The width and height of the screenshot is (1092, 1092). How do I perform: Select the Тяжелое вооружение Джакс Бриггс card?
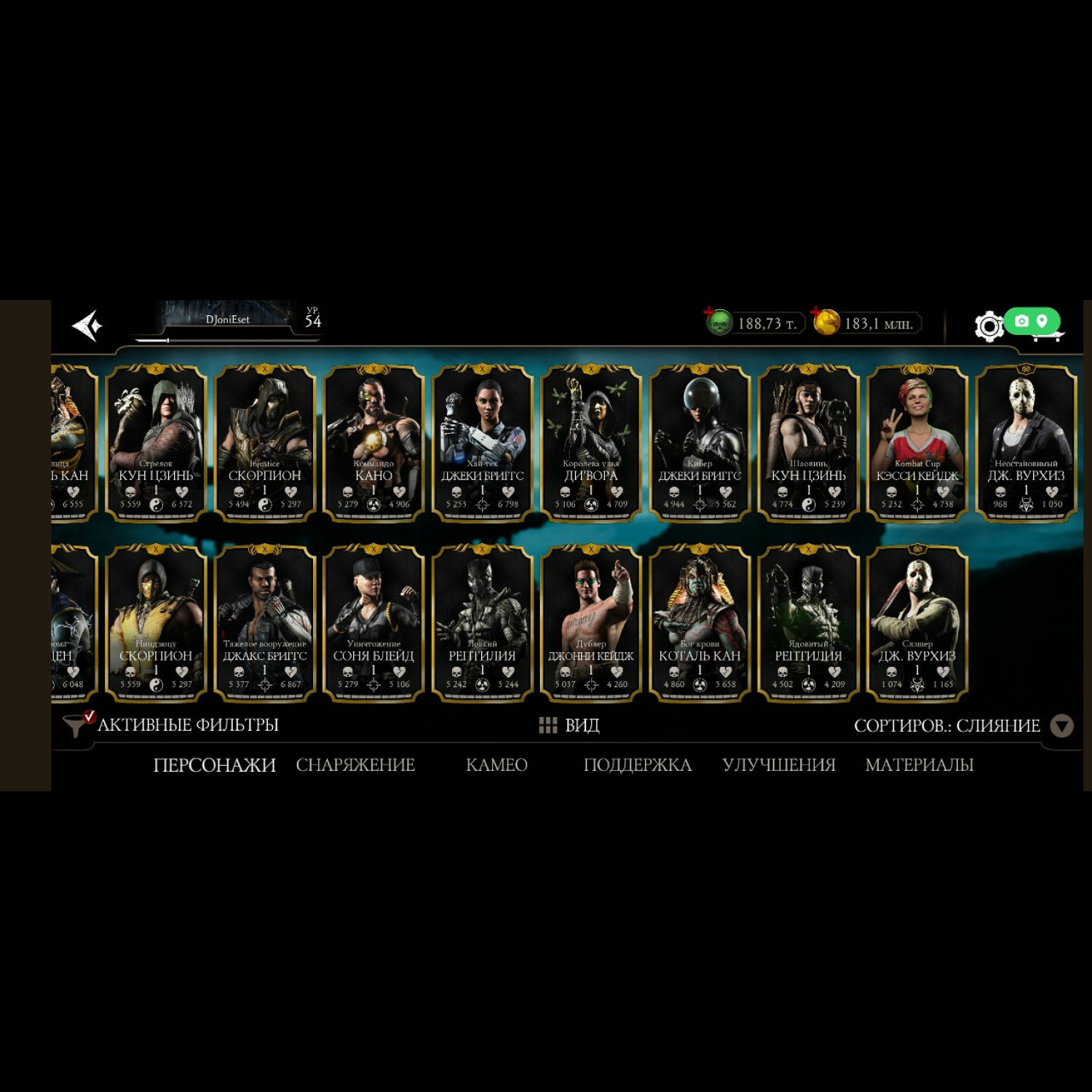click(x=264, y=623)
